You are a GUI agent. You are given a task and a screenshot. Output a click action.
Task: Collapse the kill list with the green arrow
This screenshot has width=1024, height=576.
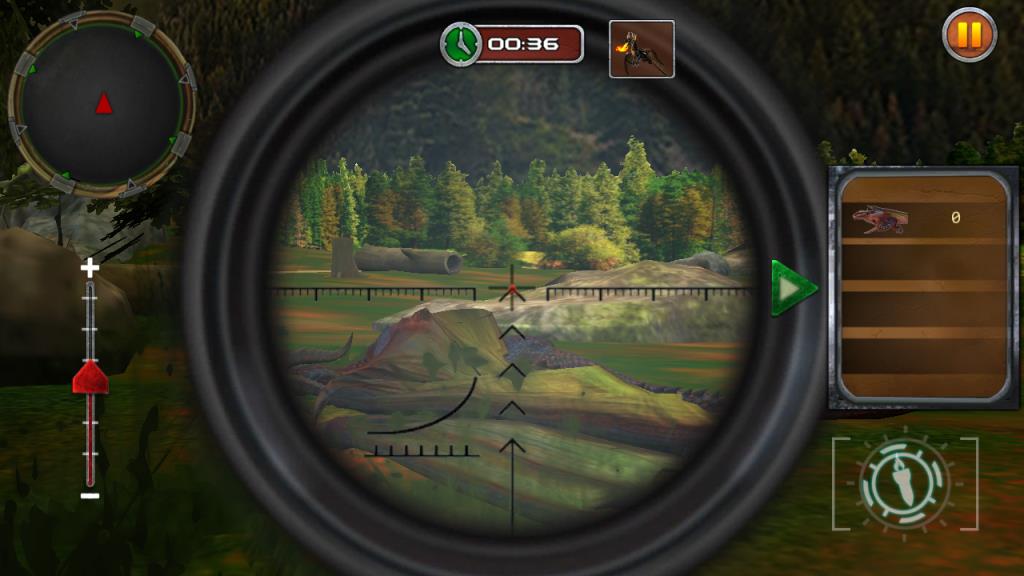click(794, 289)
